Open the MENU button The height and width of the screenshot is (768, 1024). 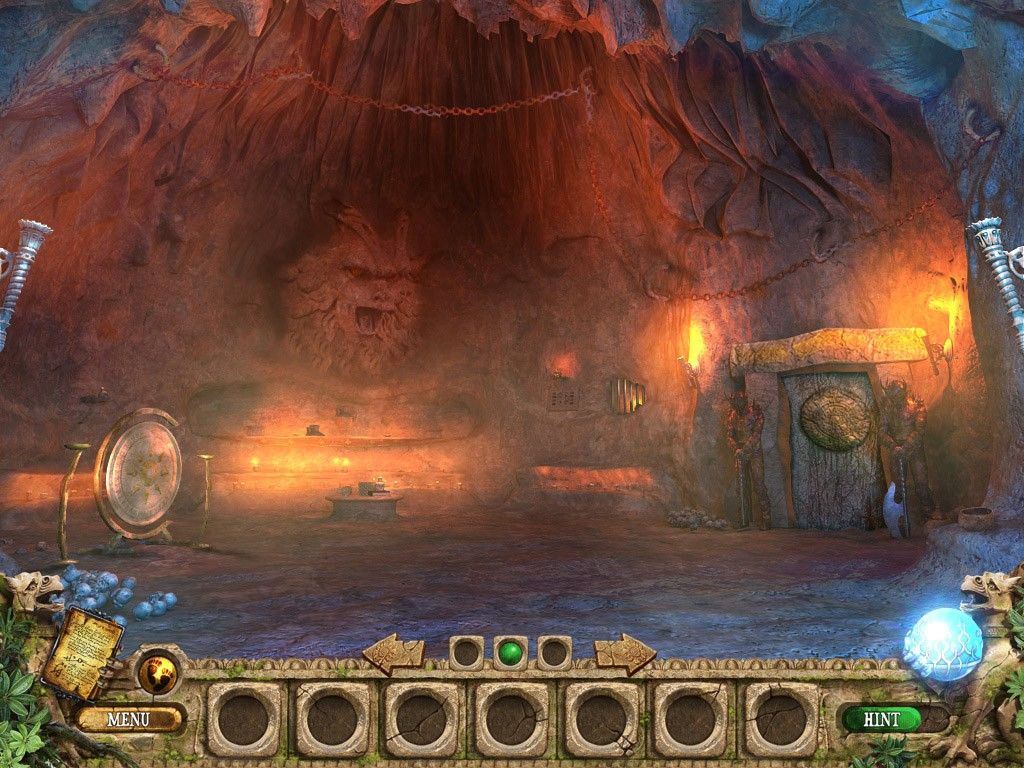(129, 718)
